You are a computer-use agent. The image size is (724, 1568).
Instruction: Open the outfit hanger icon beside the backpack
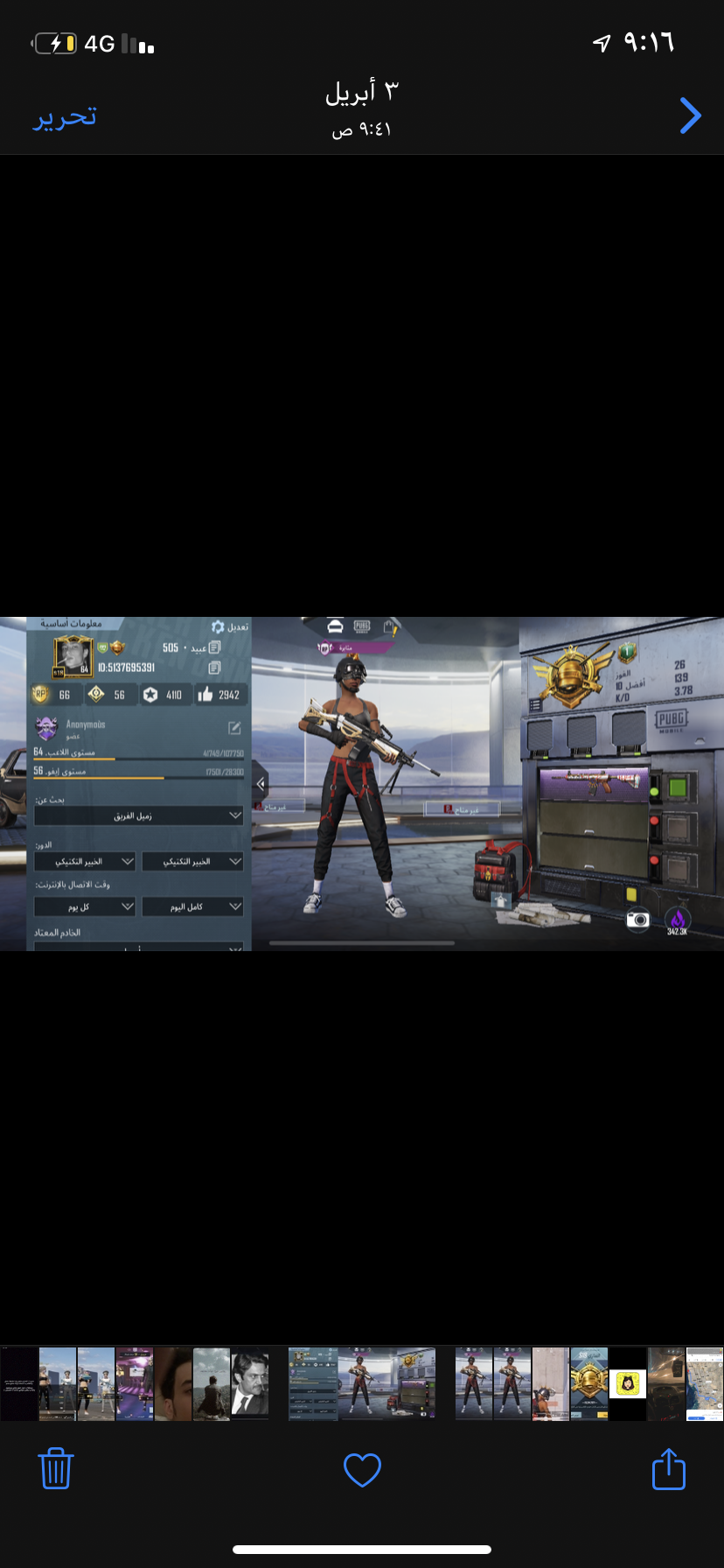500,900
